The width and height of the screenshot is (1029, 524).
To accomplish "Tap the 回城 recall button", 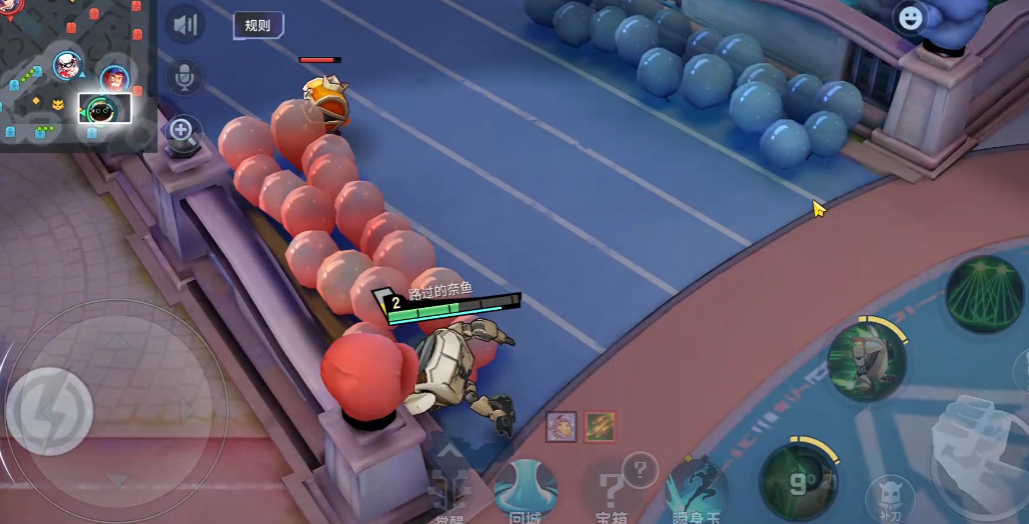I will tap(525, 490).
